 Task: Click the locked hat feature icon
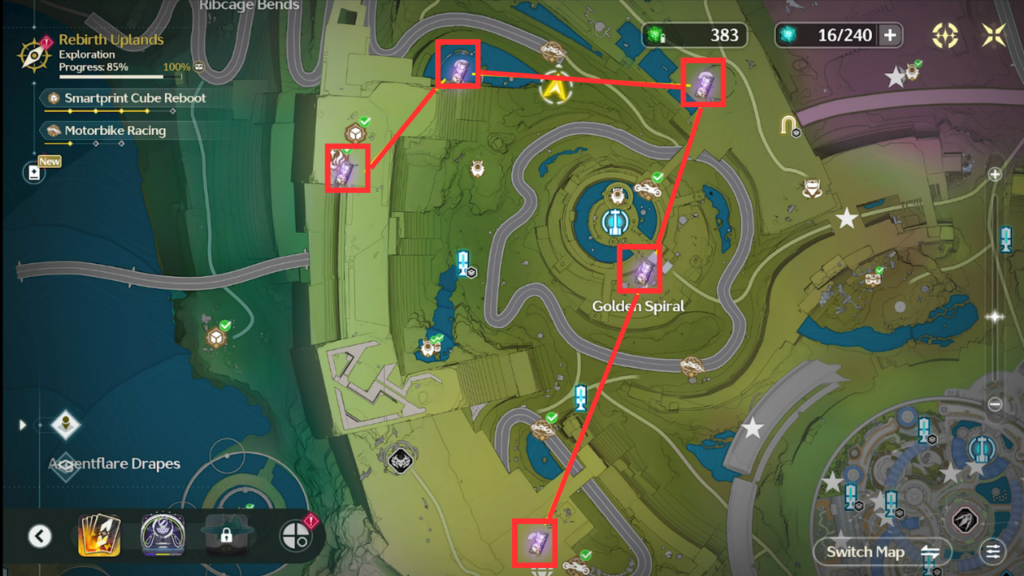[226, 536]
